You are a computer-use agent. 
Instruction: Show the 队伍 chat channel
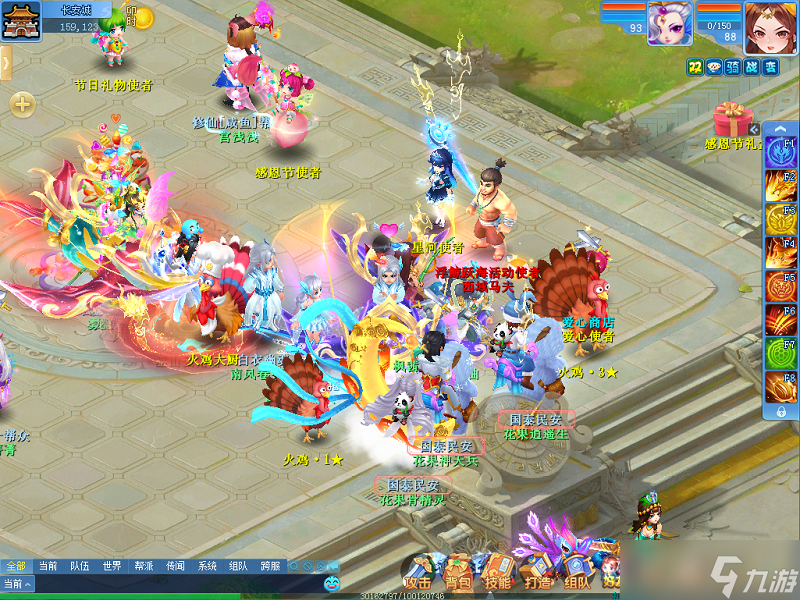click(x=79, y=566)
